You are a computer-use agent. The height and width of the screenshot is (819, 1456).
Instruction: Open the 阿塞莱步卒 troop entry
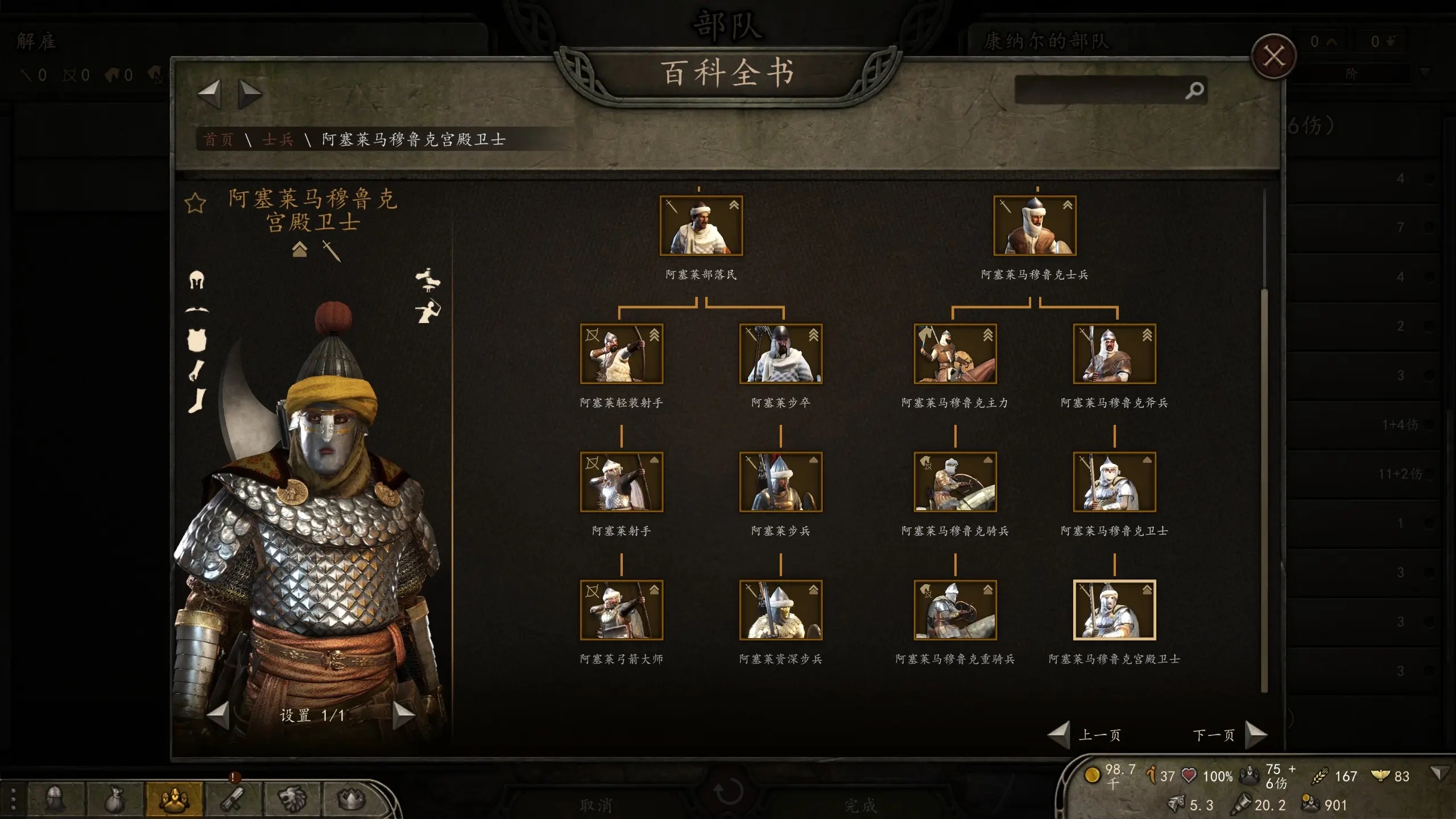pyautogui.click(x=780, y=354)
